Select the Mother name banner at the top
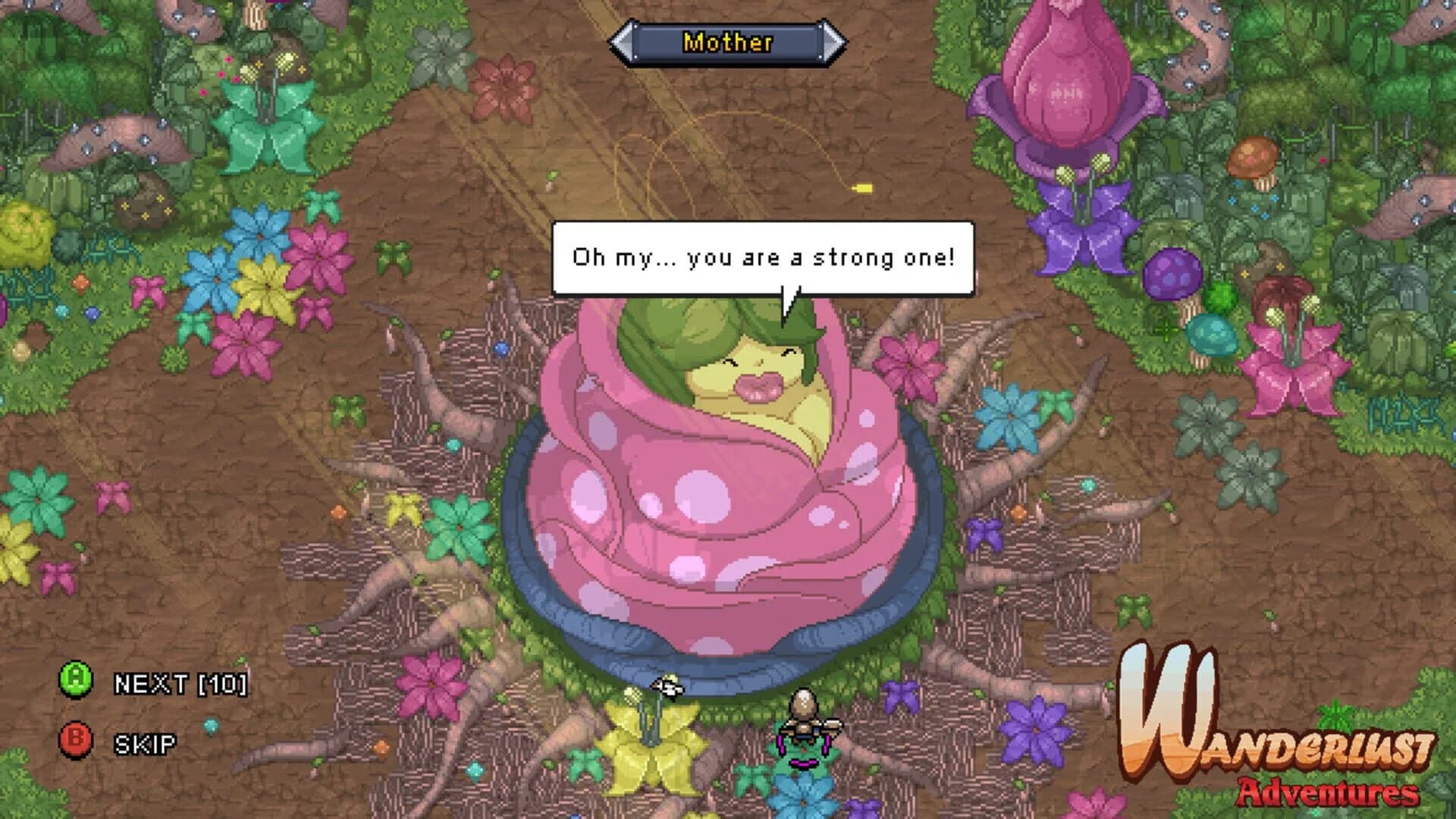 (x=728, y=43)
